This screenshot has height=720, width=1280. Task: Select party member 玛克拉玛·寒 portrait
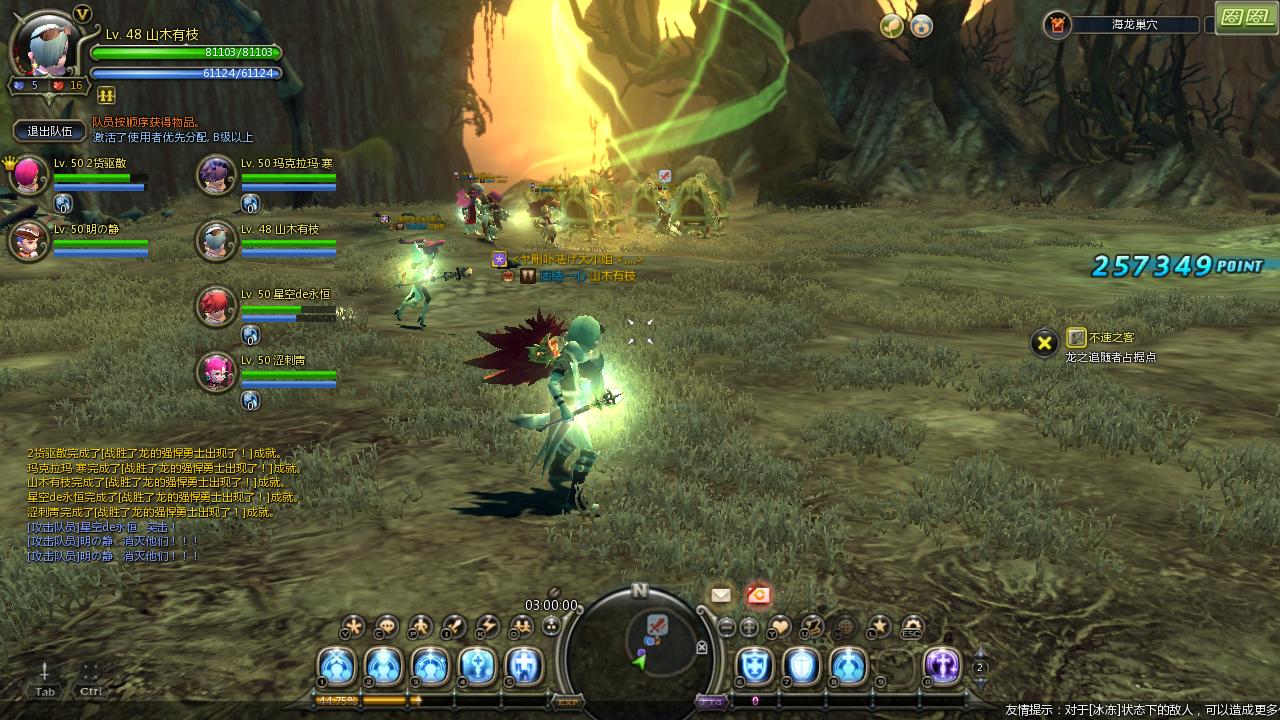tap(216, 176)
